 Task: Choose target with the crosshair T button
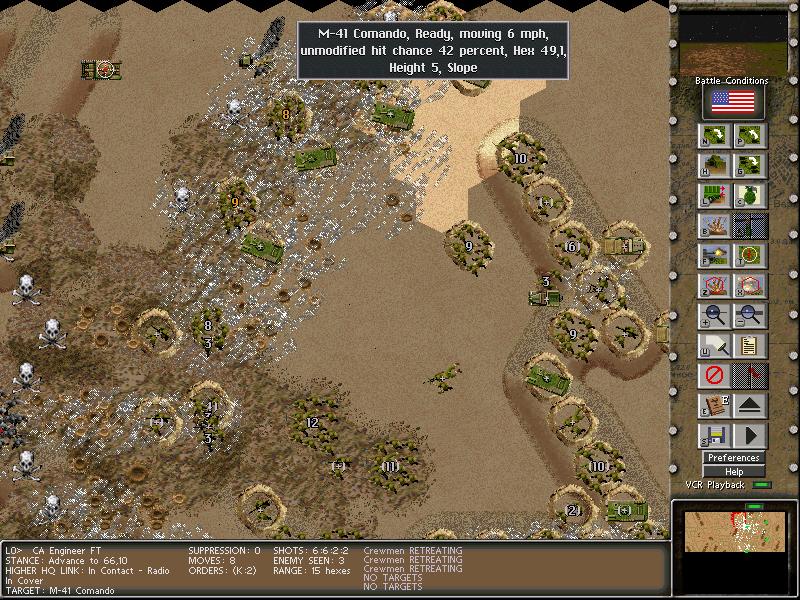pyautogui.click(x=749, y=257)
